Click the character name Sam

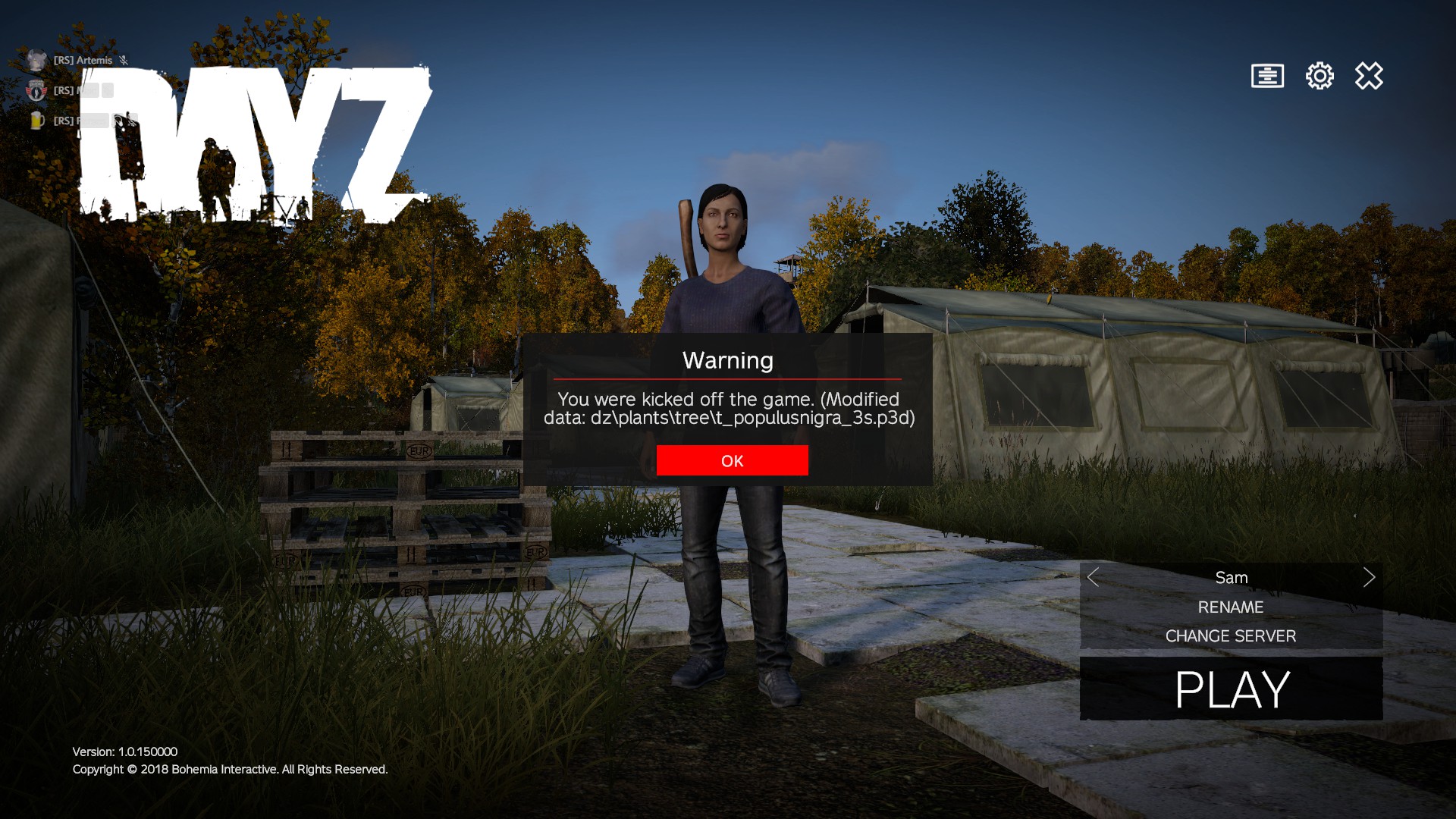(1230, 577)
